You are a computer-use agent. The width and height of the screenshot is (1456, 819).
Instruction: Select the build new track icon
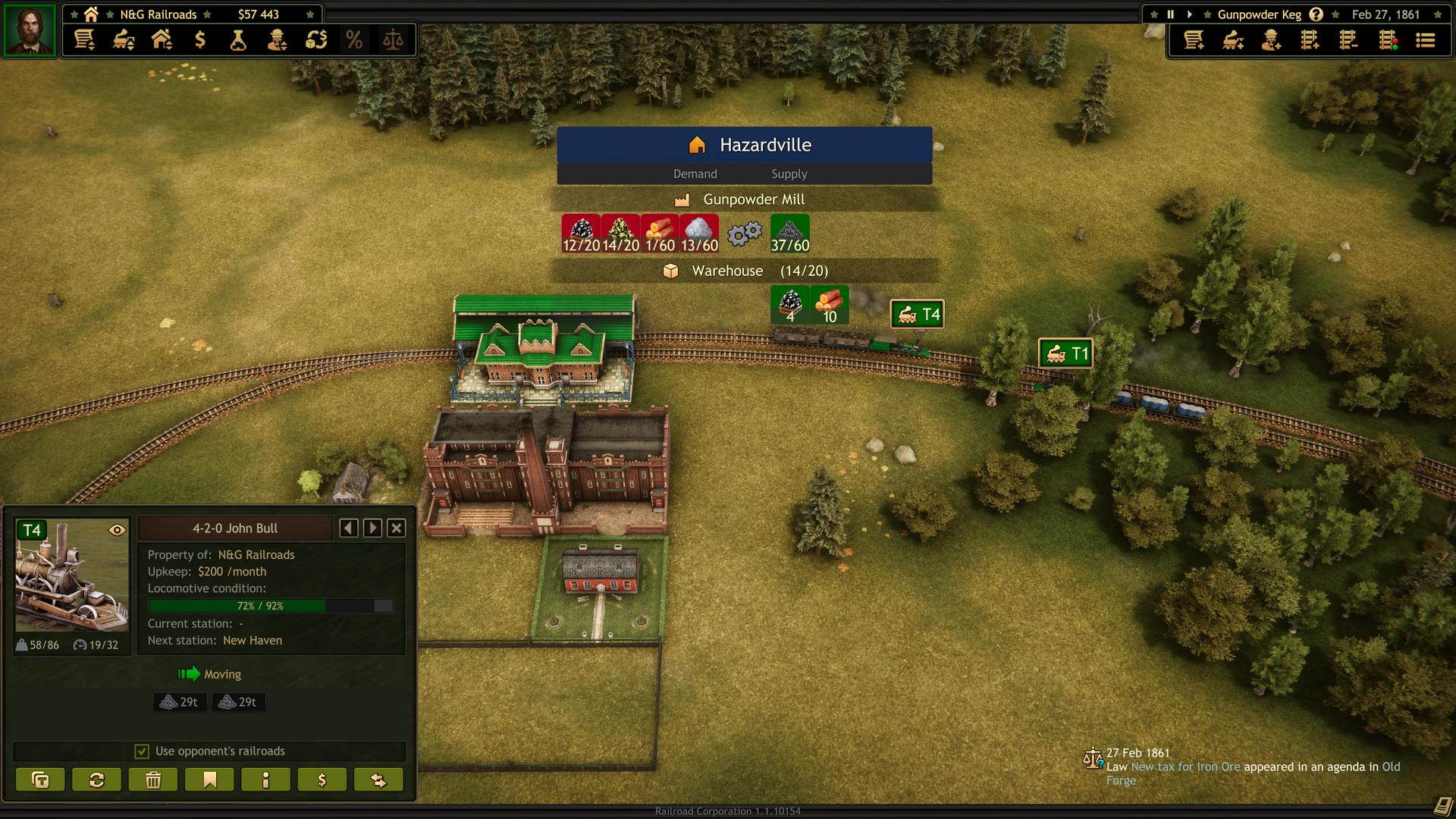coord(1311,42)
